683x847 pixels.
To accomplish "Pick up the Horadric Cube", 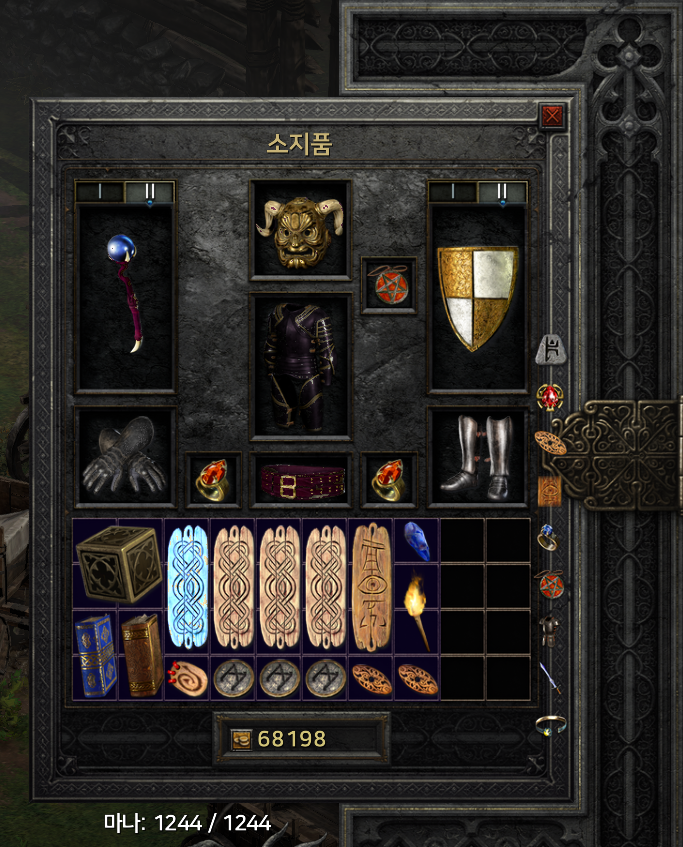I will pyautogui.click(x=118, y=563).
